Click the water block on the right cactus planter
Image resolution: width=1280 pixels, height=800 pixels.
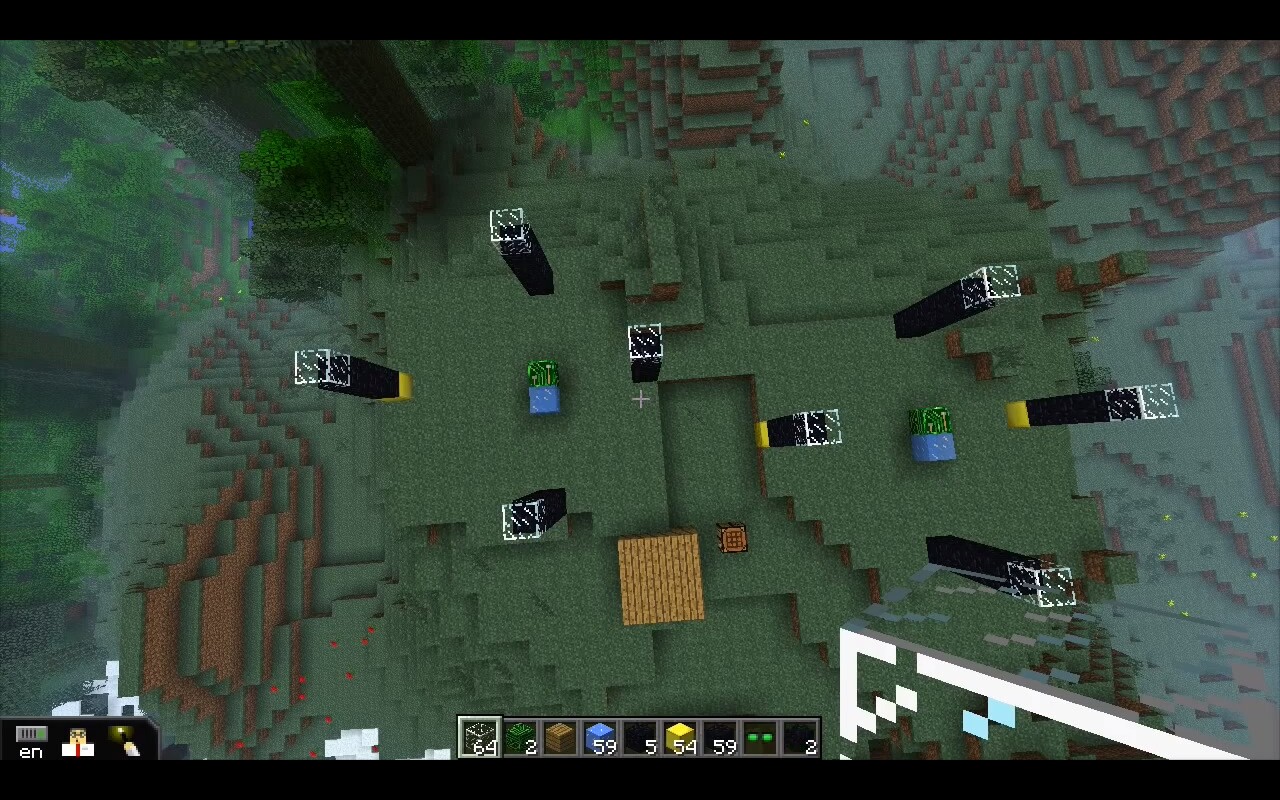(932, 448)
